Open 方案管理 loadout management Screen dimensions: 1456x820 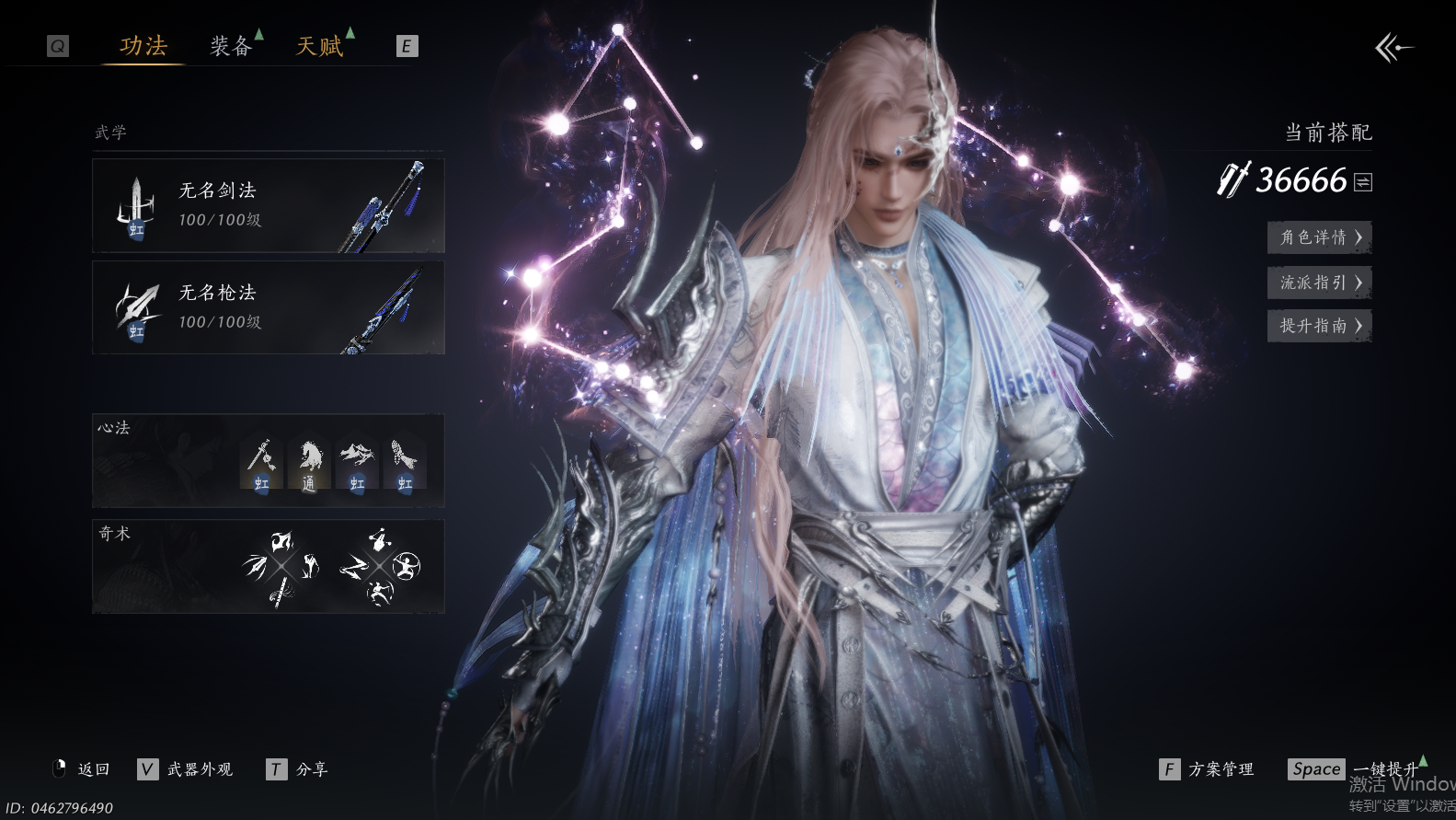click(x=1207, y=769)
